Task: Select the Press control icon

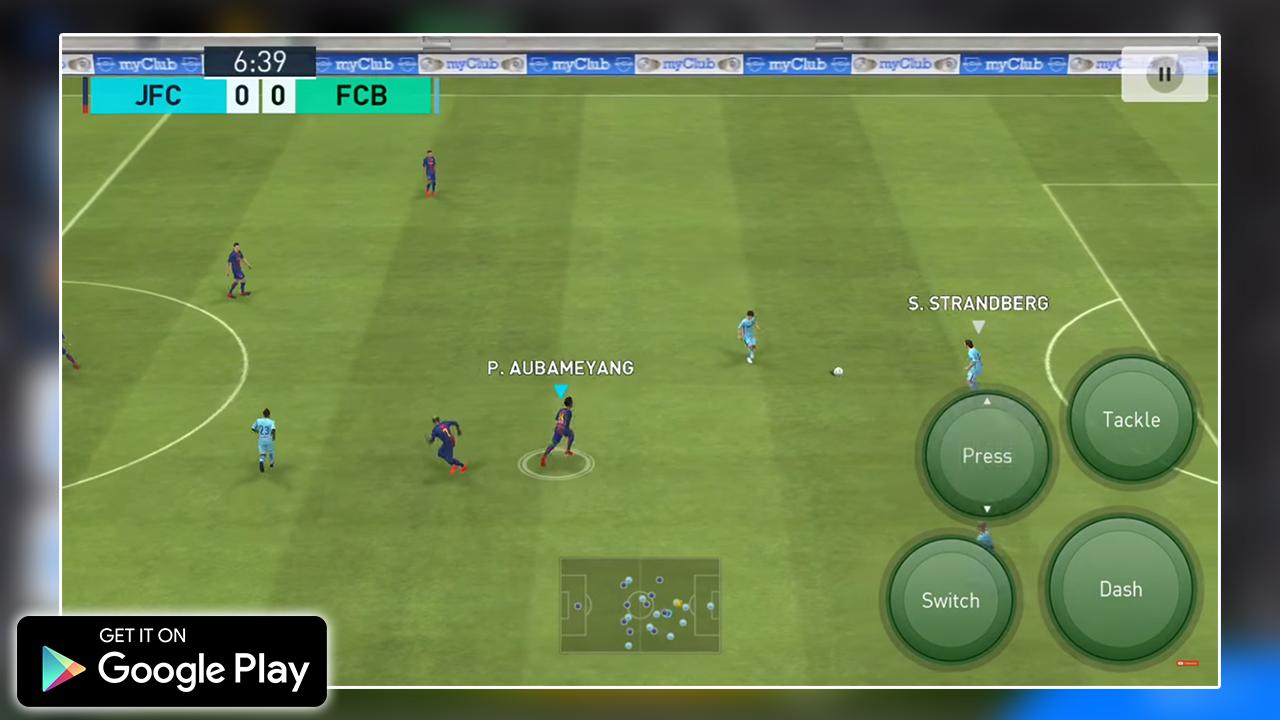Action: pyautogui.click(x=987, y=456)
